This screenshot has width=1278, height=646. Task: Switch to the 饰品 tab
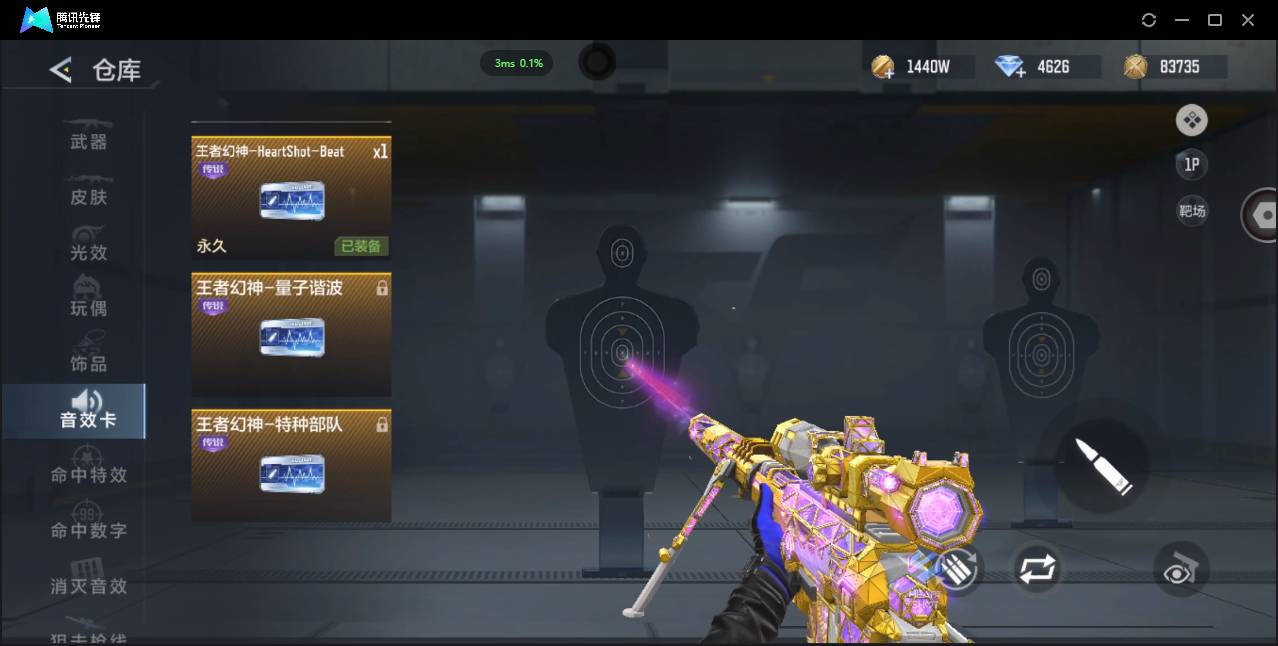88,363
